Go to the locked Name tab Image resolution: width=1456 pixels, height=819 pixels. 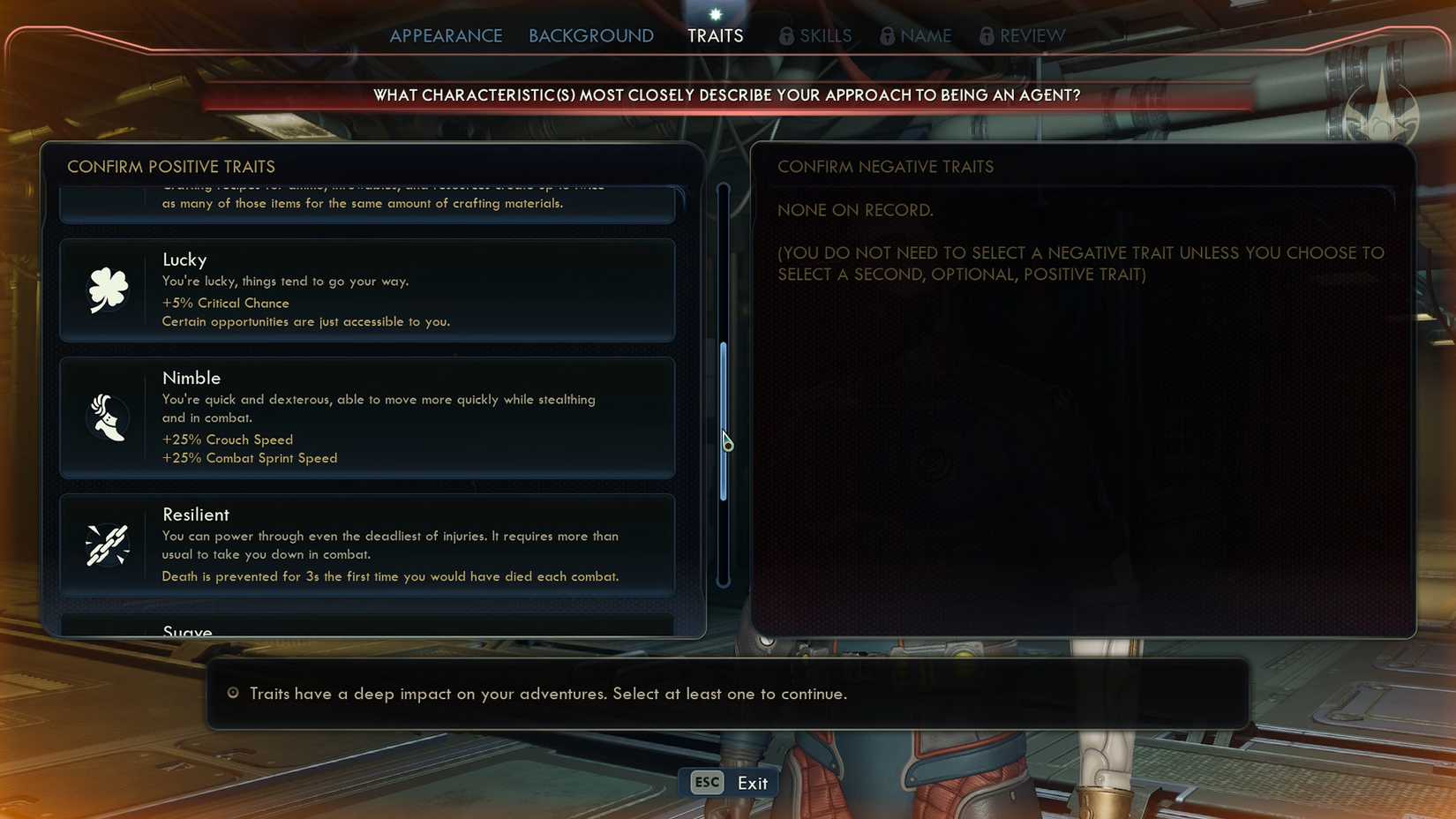click(x=917, y=36)
